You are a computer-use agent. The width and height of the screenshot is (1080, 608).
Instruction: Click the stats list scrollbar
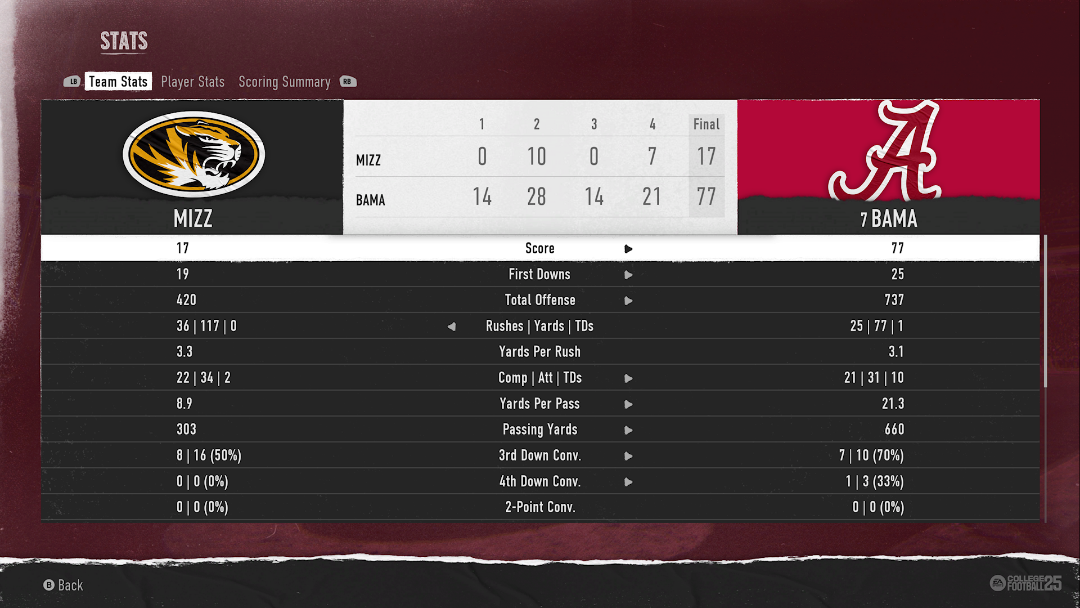pyautogui.click(x=1046, y=312)
